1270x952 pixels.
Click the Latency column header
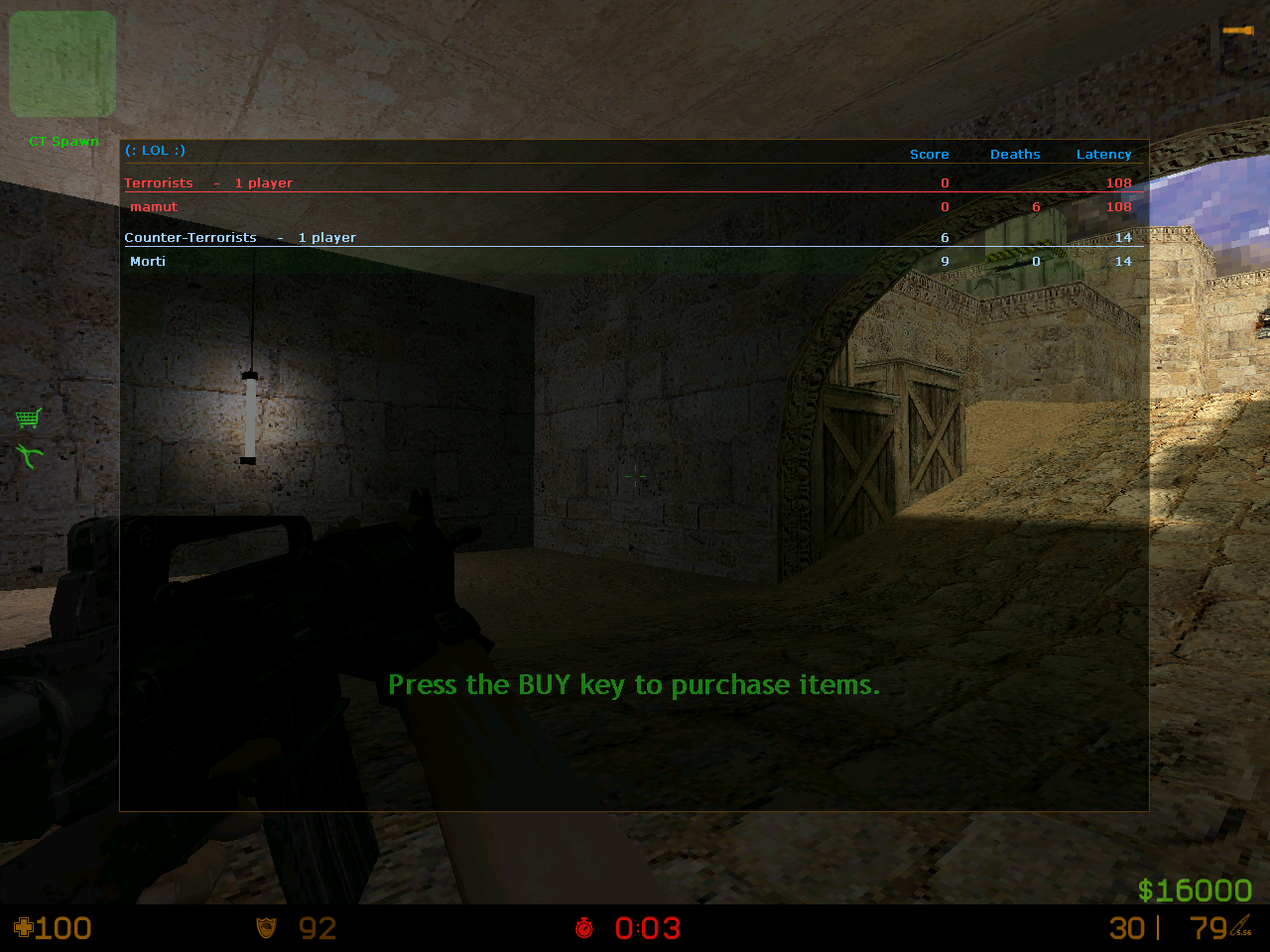(1103, 155)
